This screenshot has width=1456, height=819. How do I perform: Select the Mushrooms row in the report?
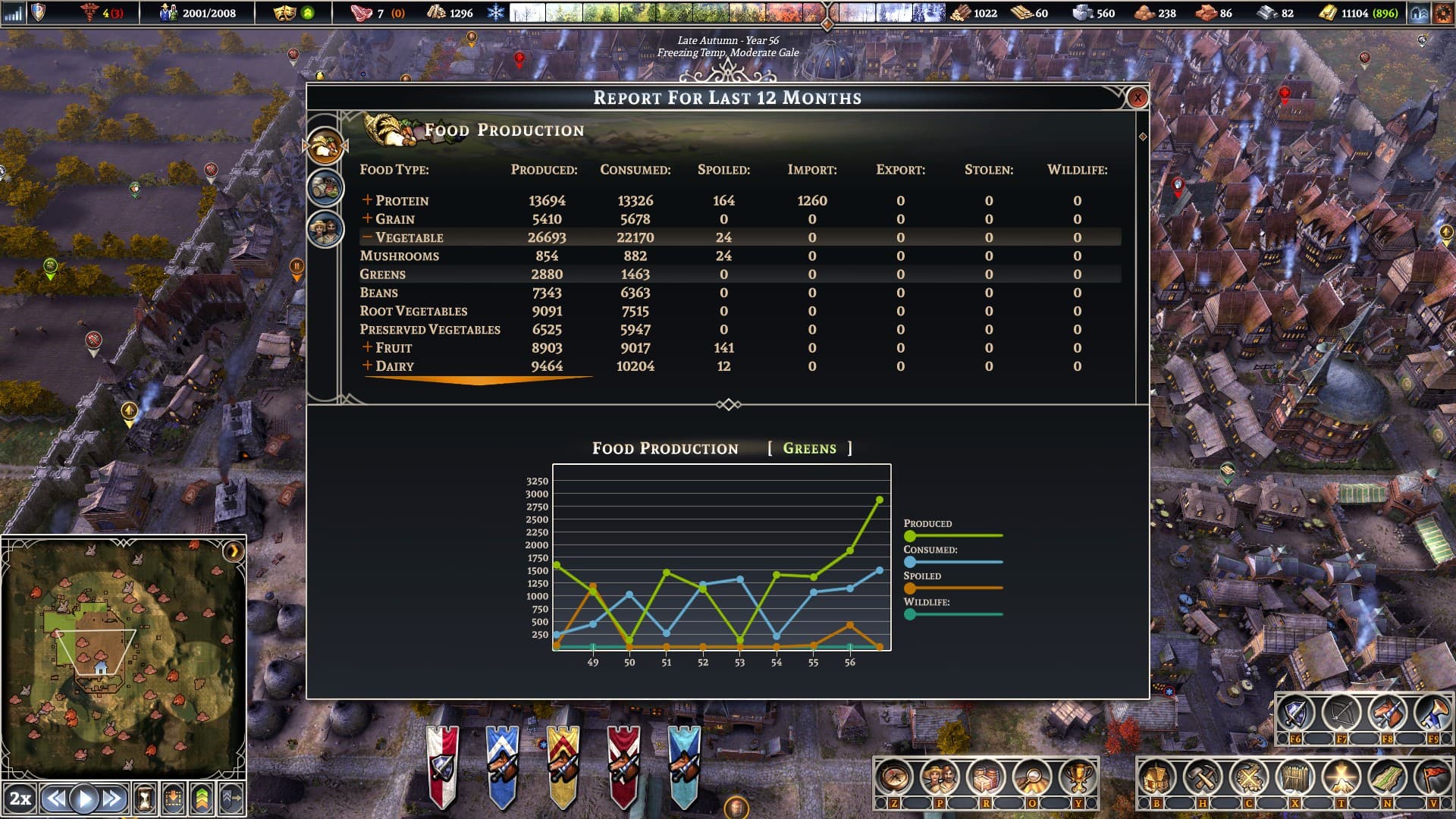[400, 256]
